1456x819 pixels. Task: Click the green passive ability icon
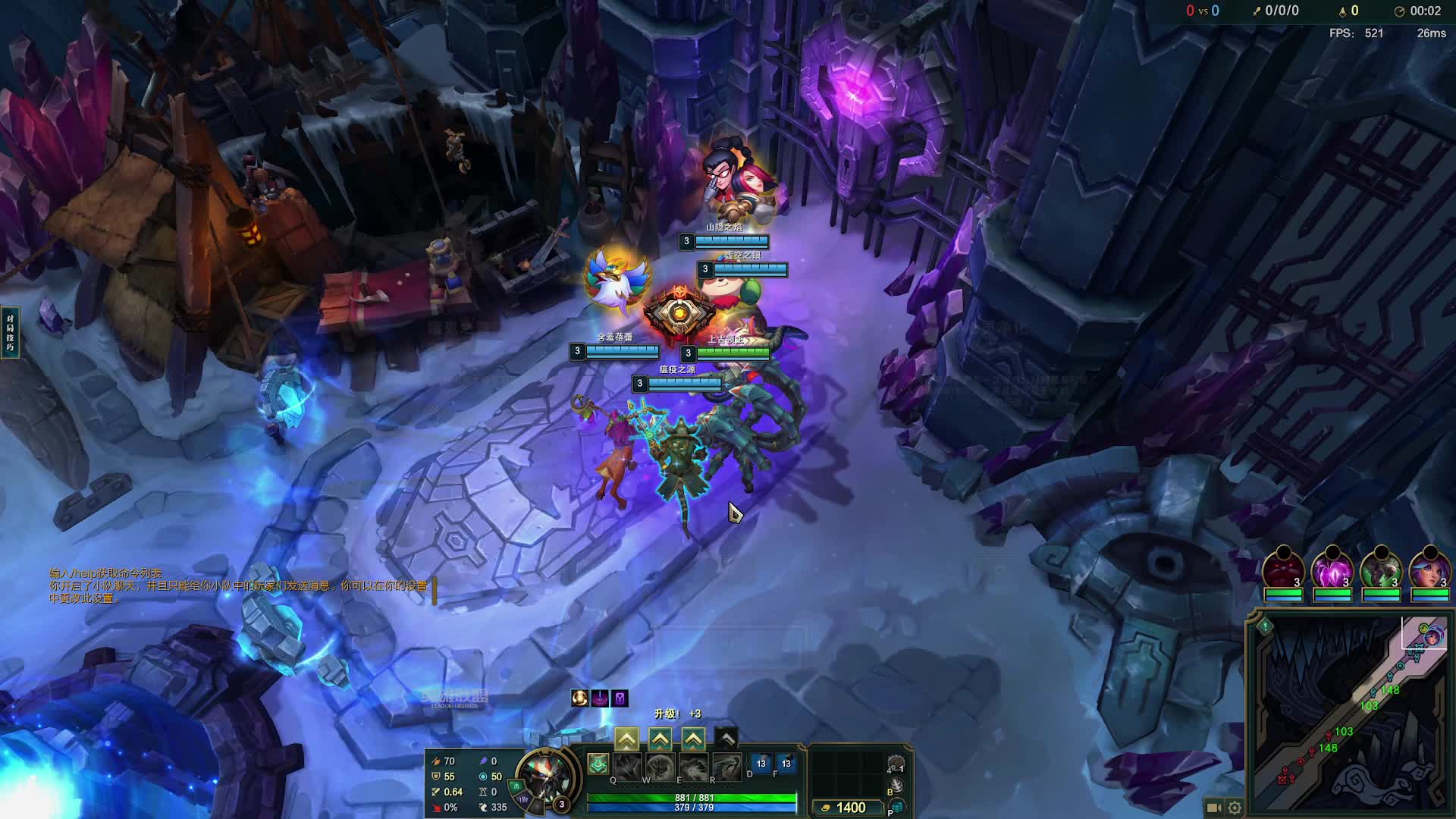(x=598, y=764)
